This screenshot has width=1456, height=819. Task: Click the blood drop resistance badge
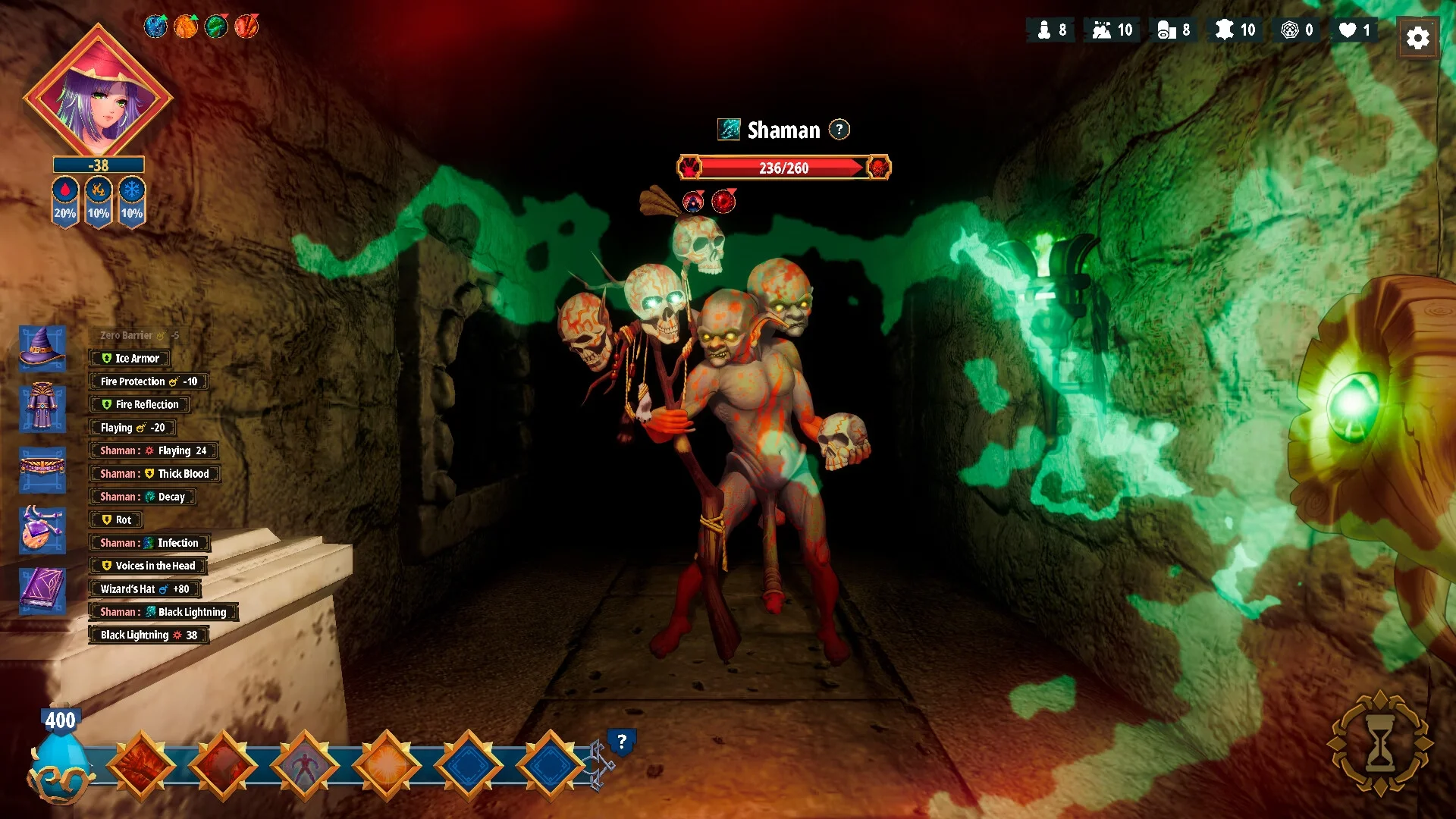(x=65, y=200)
